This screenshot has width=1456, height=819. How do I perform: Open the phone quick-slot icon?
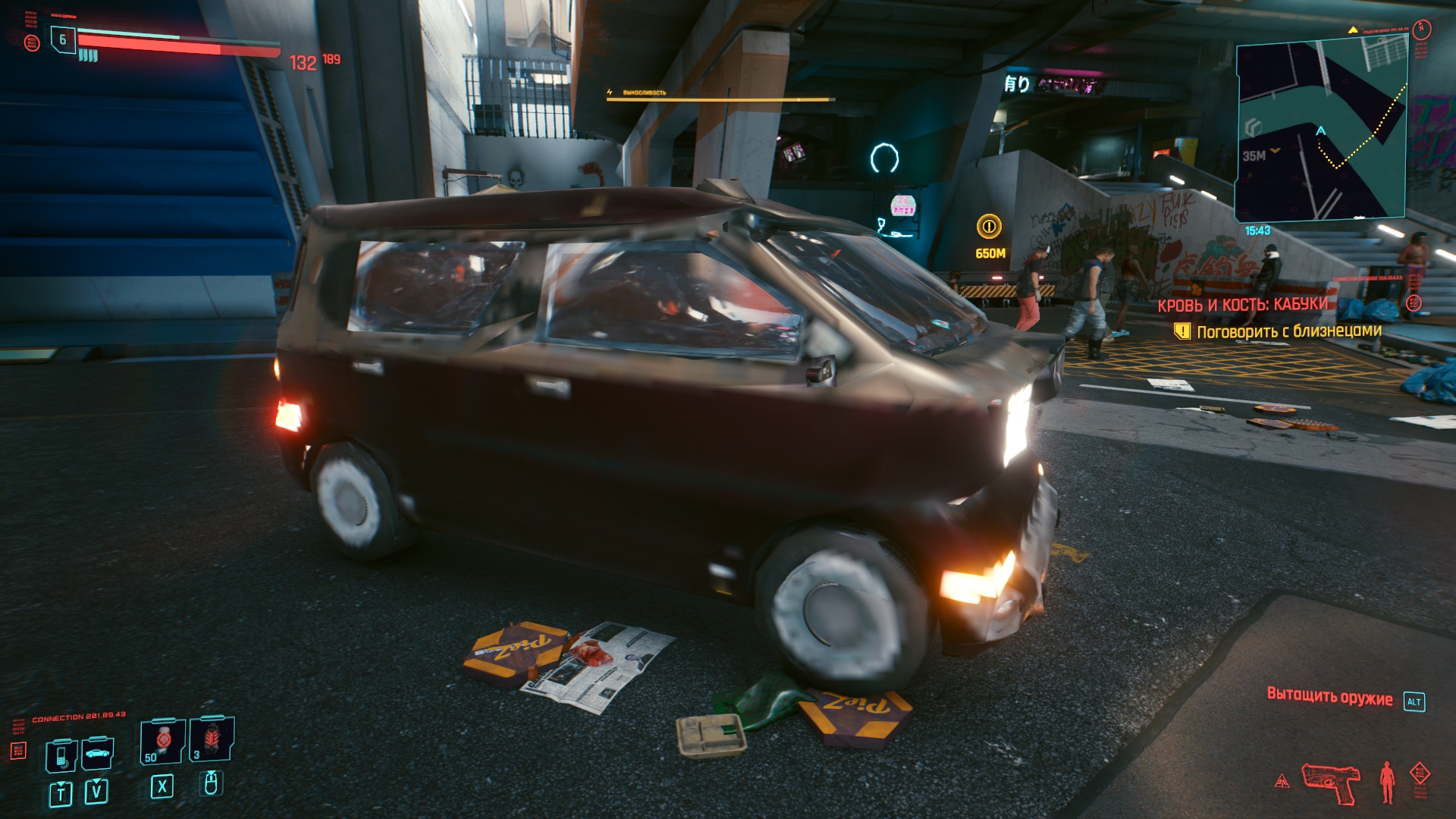[61, 755]
